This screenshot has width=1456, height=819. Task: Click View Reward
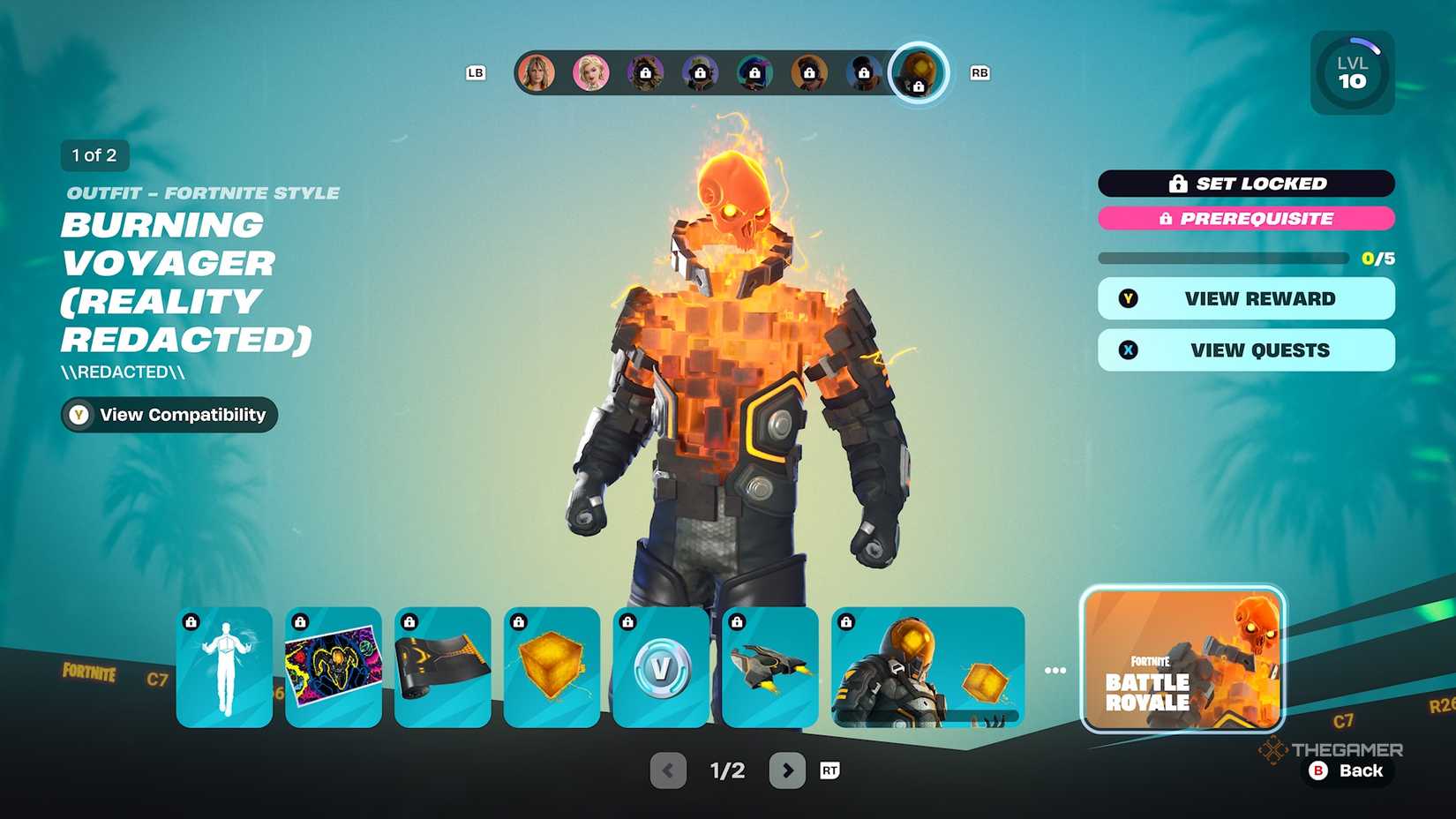point(1245,298)
